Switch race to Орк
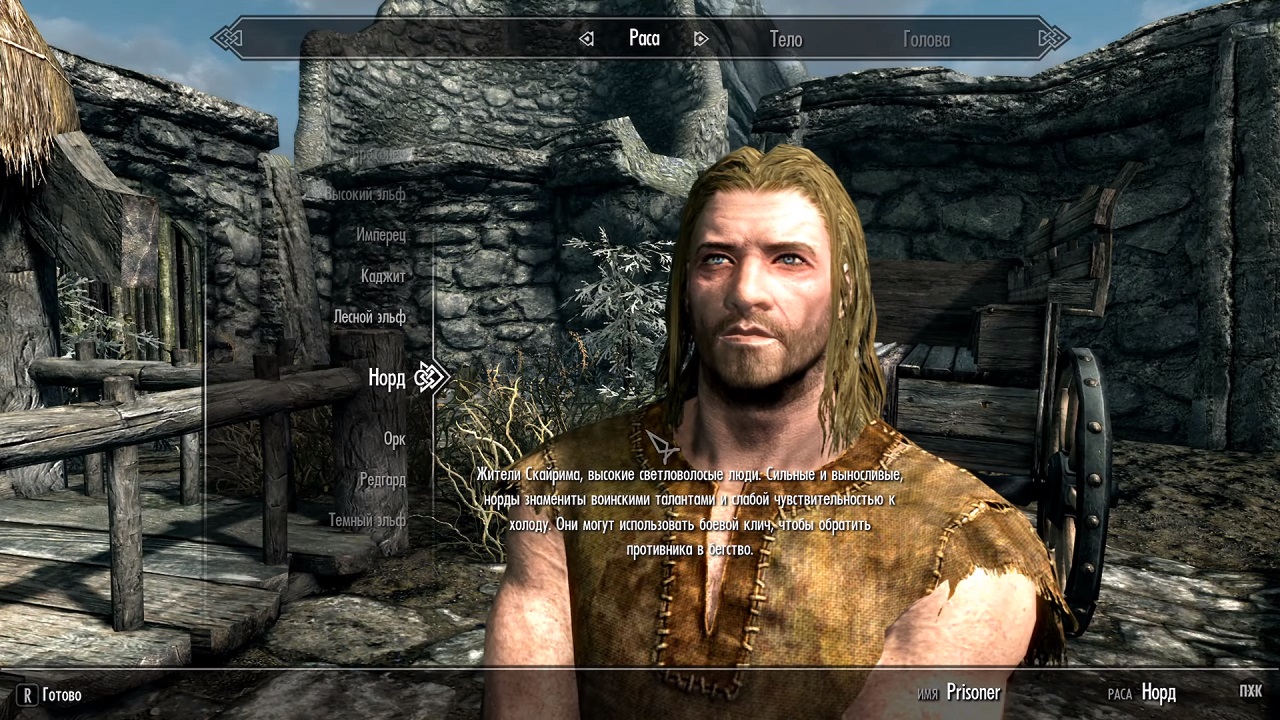Screen dimensions: 1280x720 394,439
